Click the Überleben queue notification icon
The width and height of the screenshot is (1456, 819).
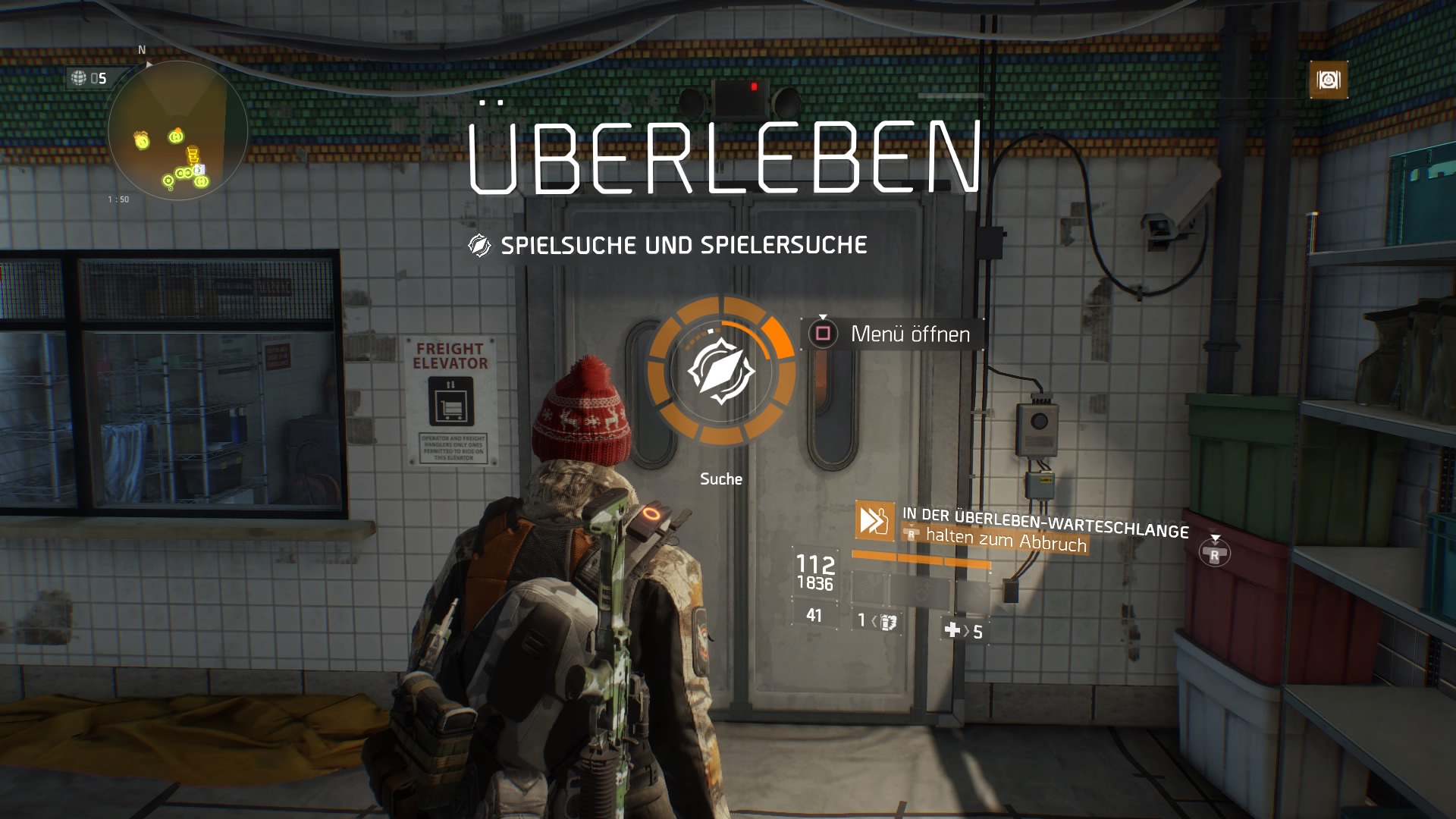(x=874, y=520)
